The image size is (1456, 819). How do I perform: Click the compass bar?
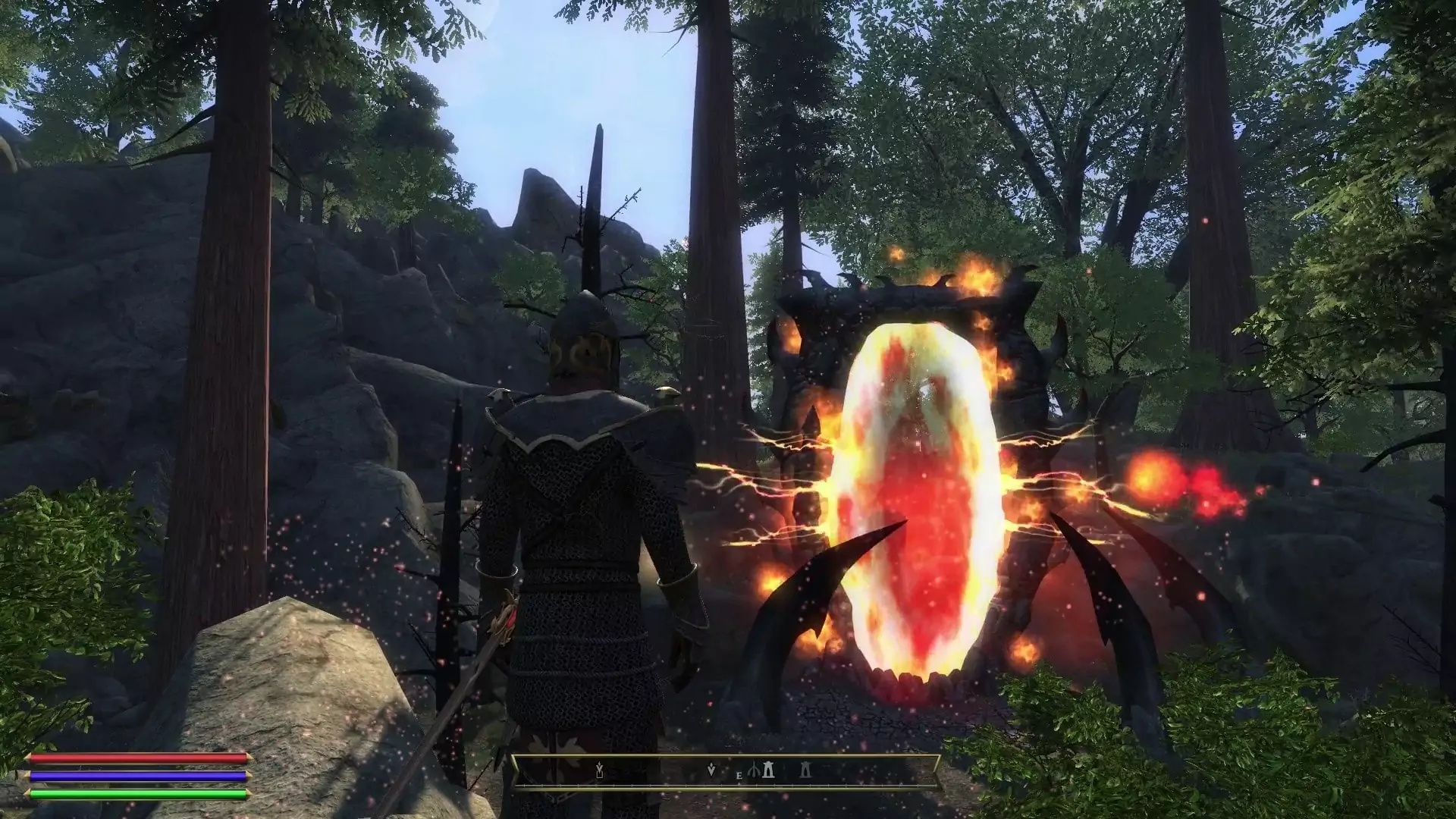(x=726, y=772)
